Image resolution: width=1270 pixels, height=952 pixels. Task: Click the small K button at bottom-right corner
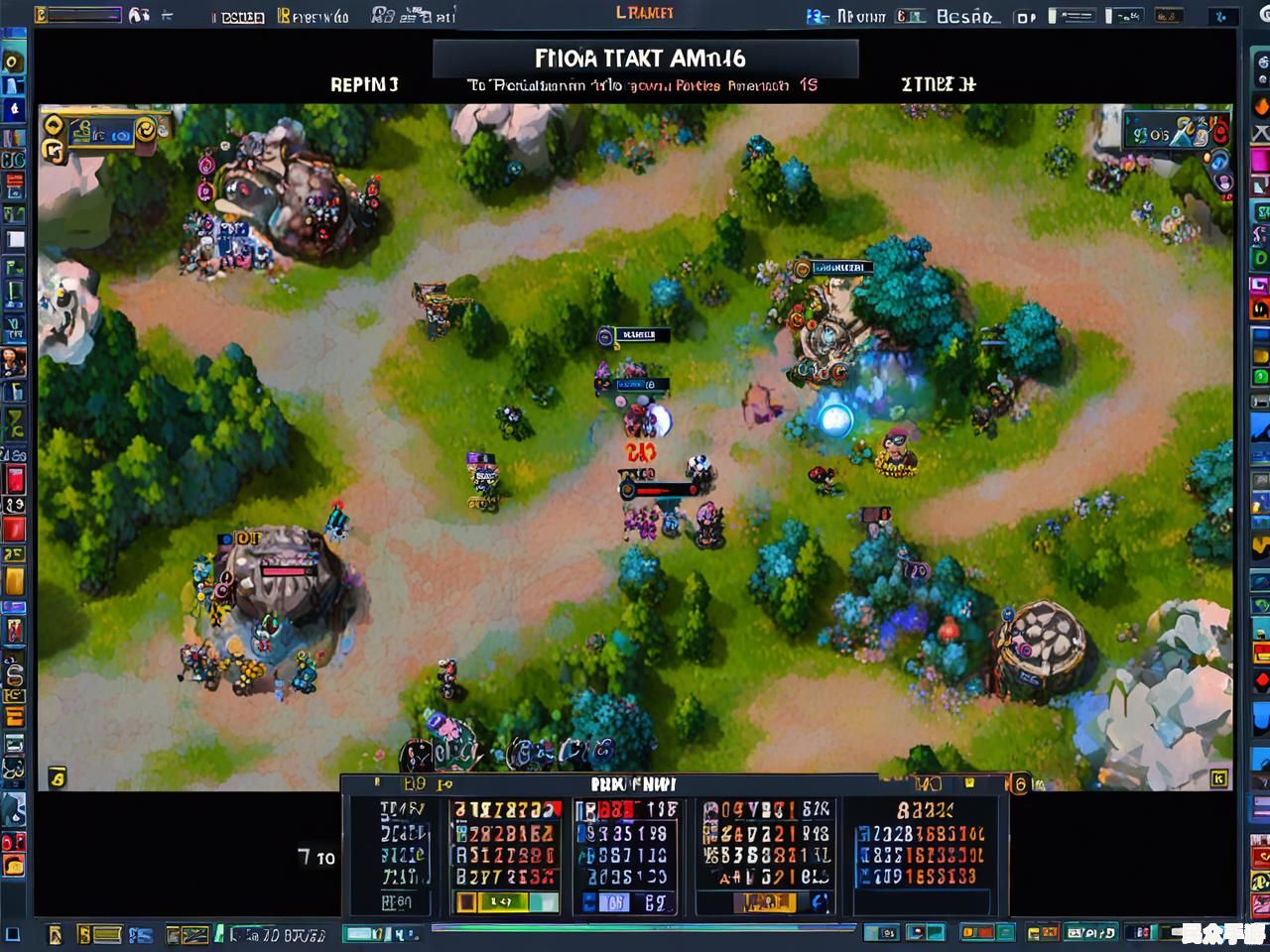point(1218,778)
